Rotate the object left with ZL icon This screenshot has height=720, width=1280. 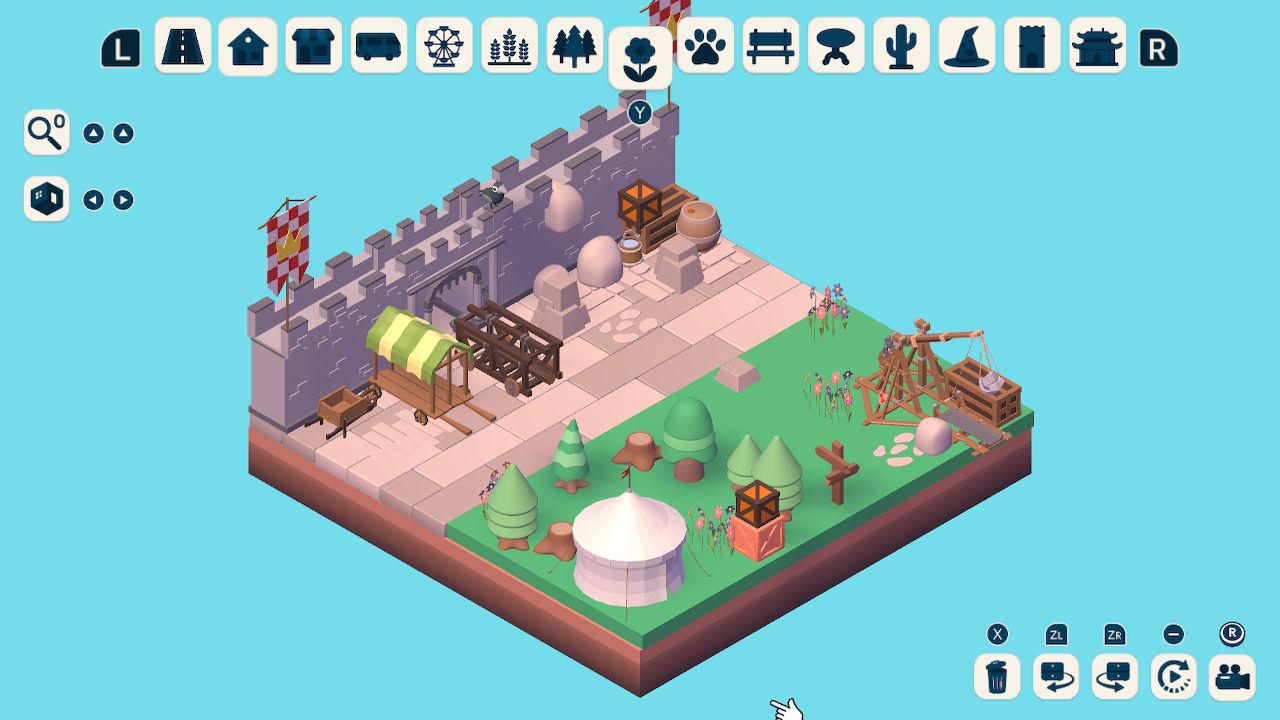tap(1055, 677)
